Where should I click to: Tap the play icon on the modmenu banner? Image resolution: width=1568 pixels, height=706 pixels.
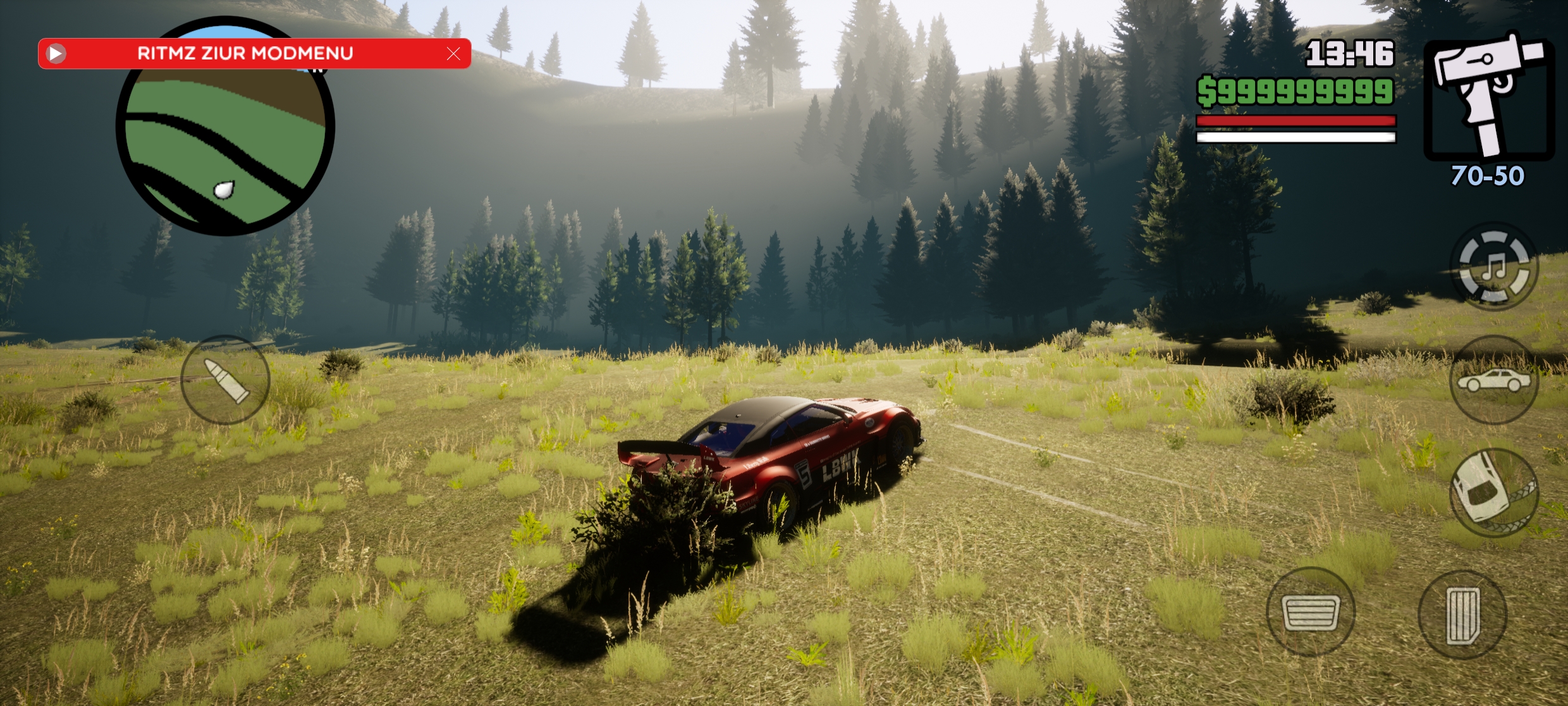pyautogui.click(x=56, y=54)
